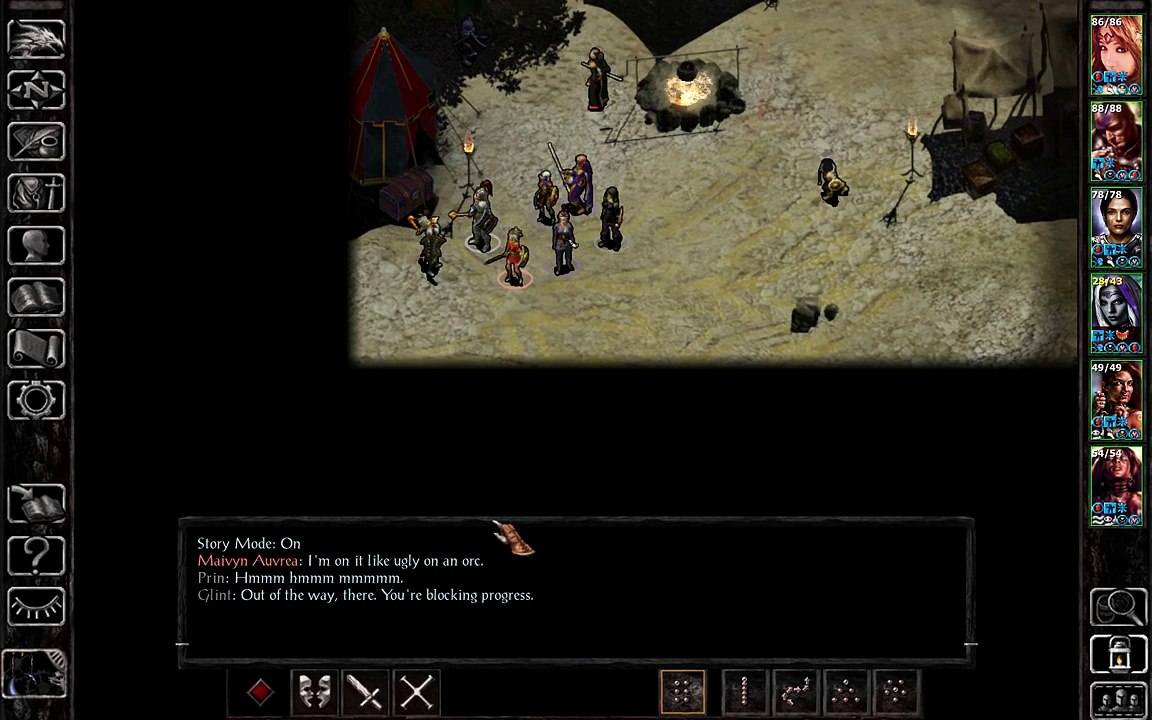Open the priest scroll icon
This screenshot has height=720, width=1152.
coord(36,349)
